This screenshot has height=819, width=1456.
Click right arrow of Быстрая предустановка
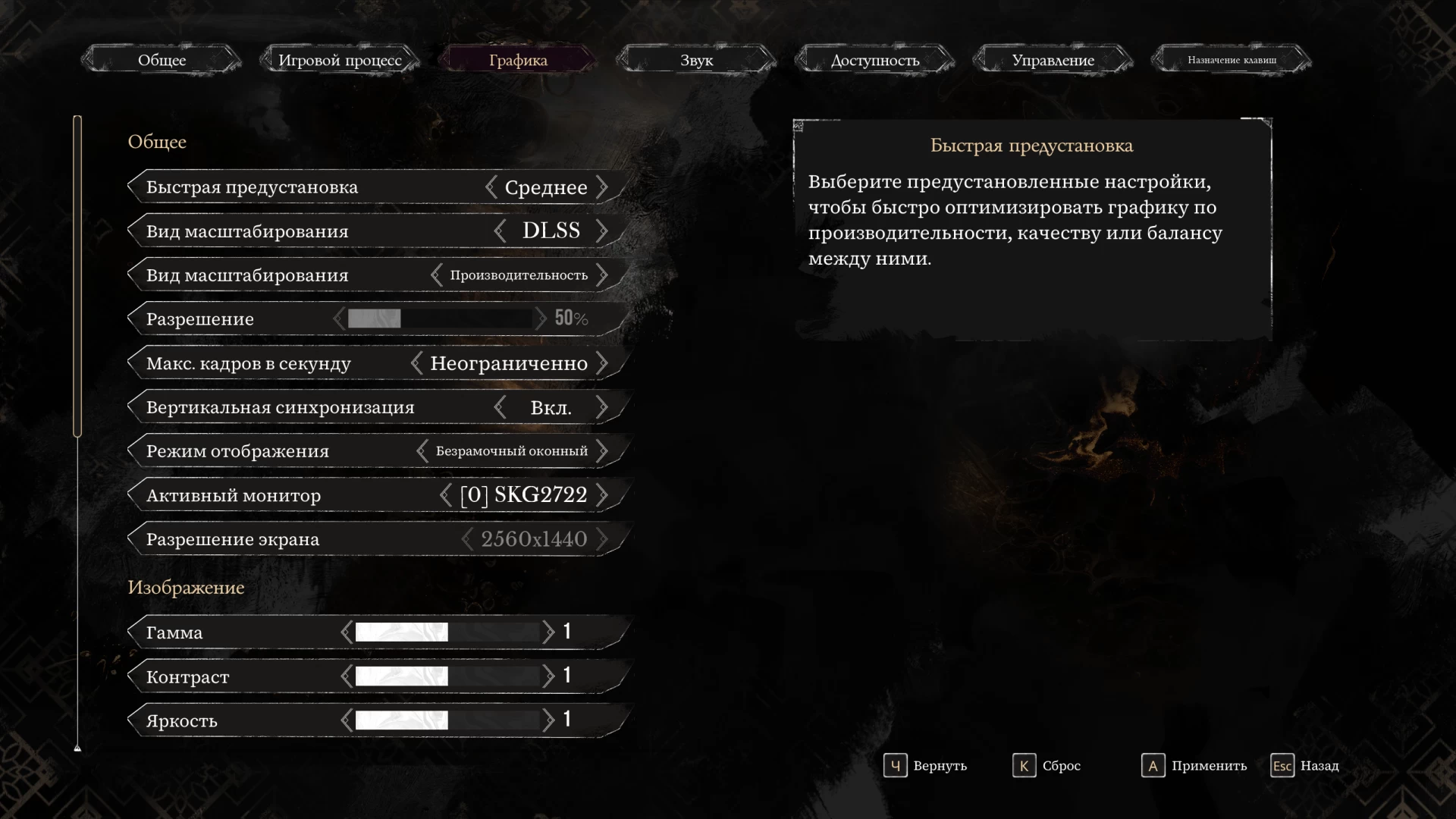coord(602,187)
